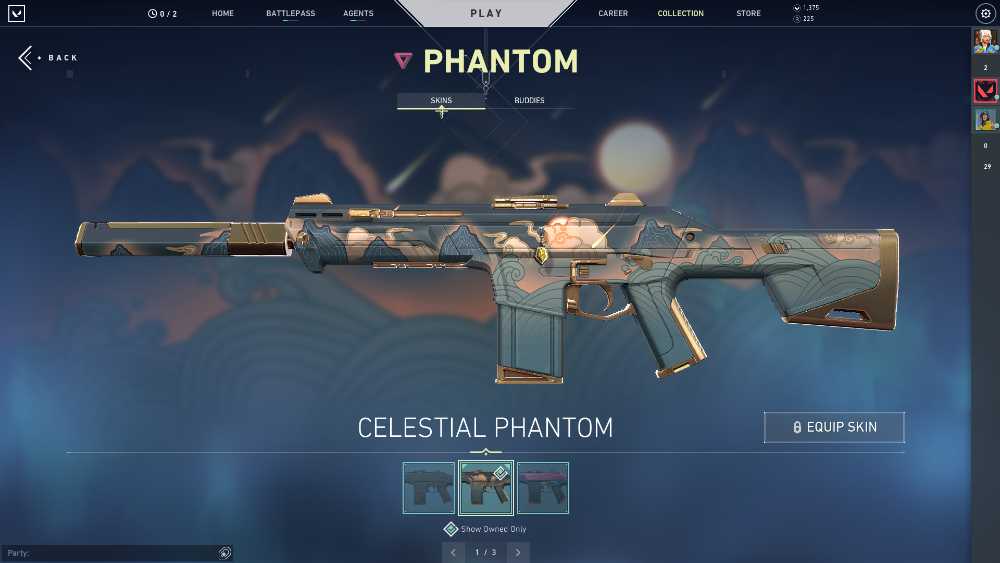Select the default dark Phantom skin thumbnail

428,488
